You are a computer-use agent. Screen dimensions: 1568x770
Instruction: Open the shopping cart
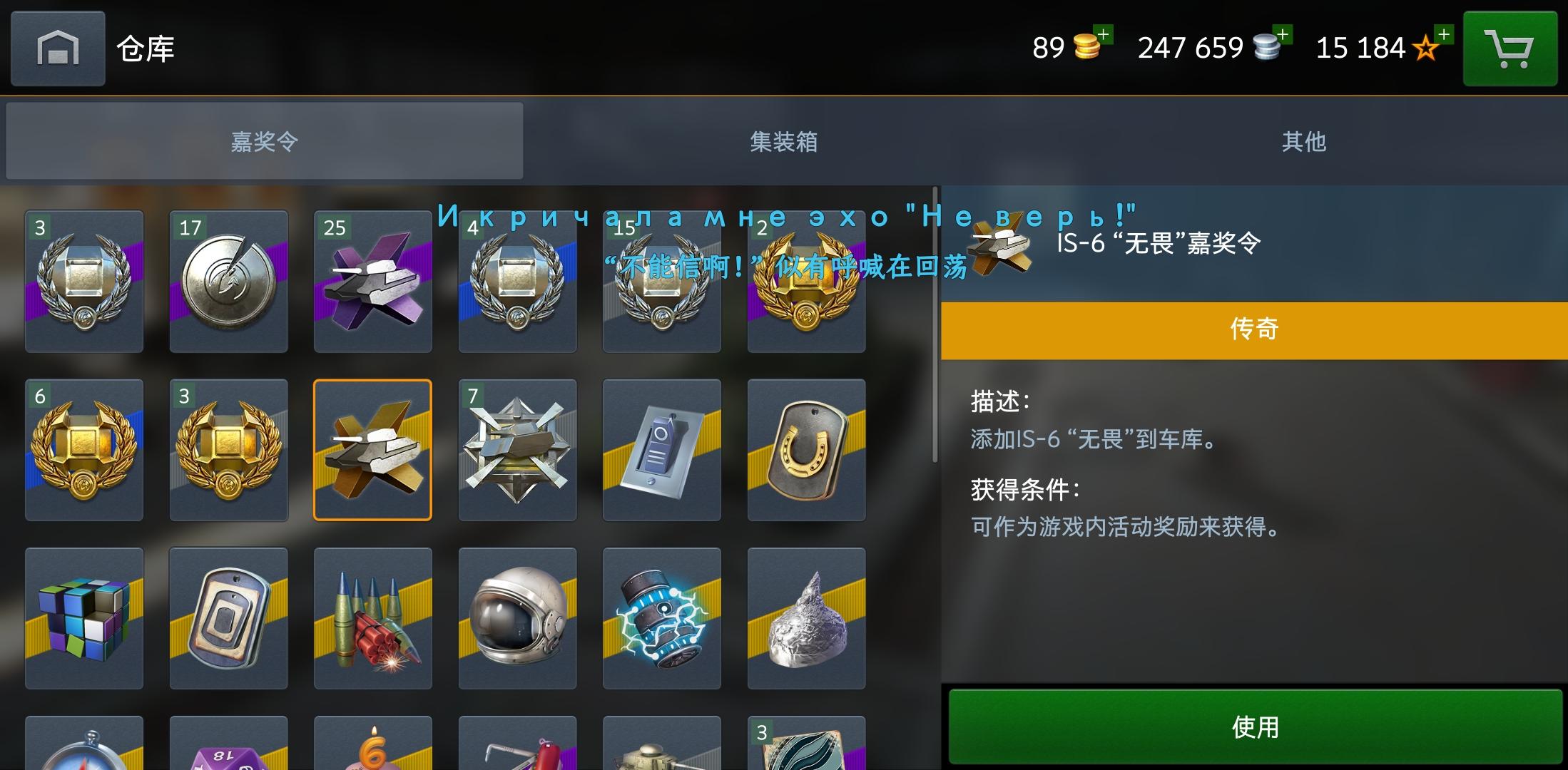(x=1509, y=48)
